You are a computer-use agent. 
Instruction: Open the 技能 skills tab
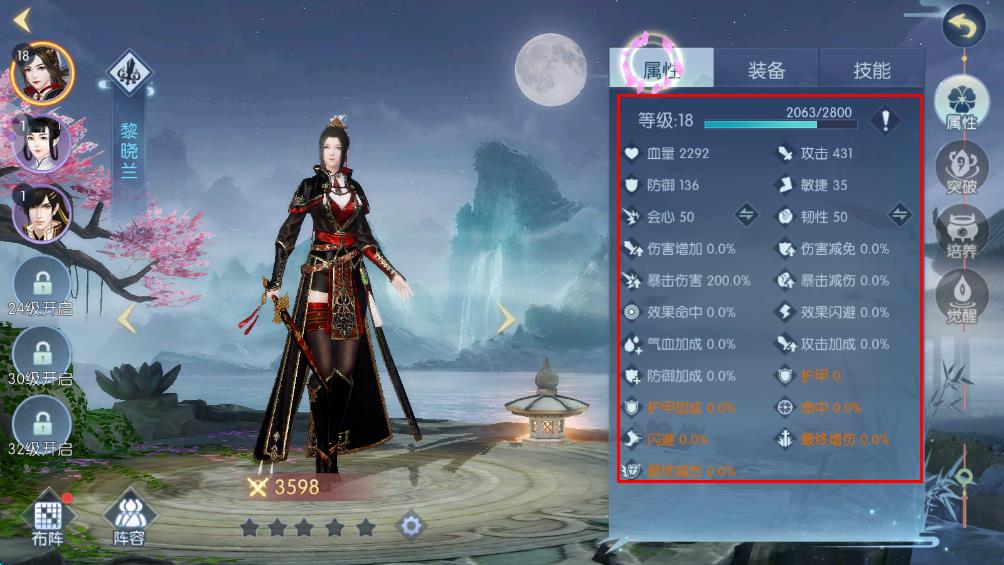point(871,70)
